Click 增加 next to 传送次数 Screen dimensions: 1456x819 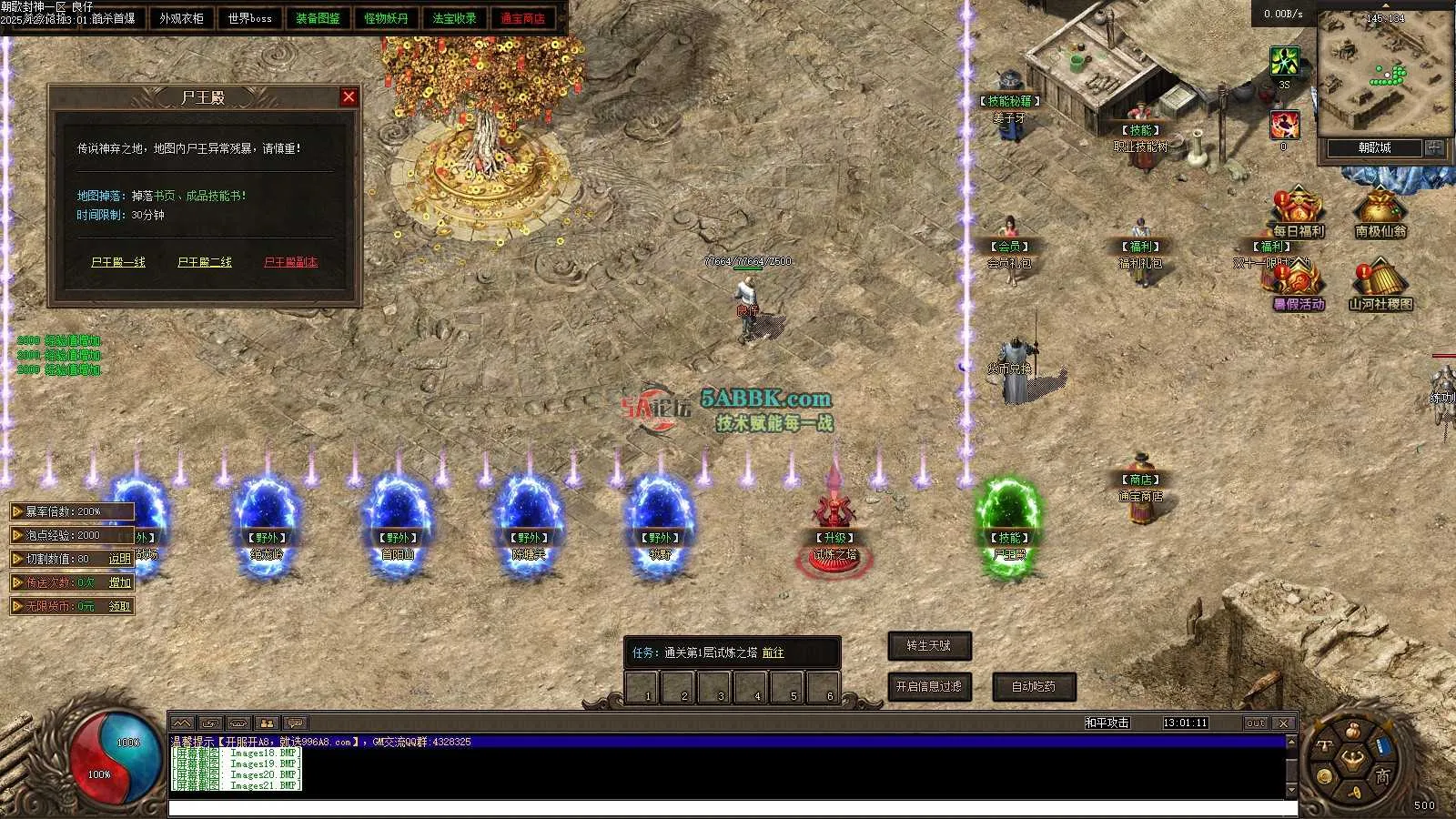[x=120, y=582]
